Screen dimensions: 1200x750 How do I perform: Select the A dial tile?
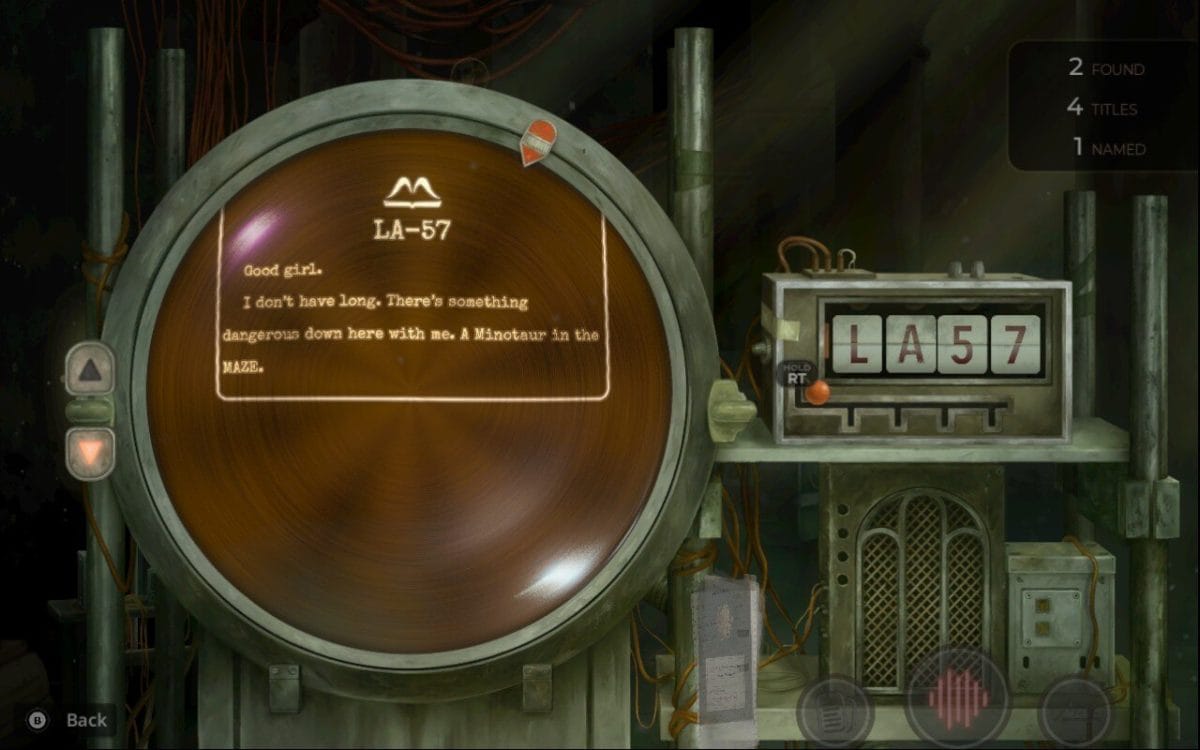(911, 344)
